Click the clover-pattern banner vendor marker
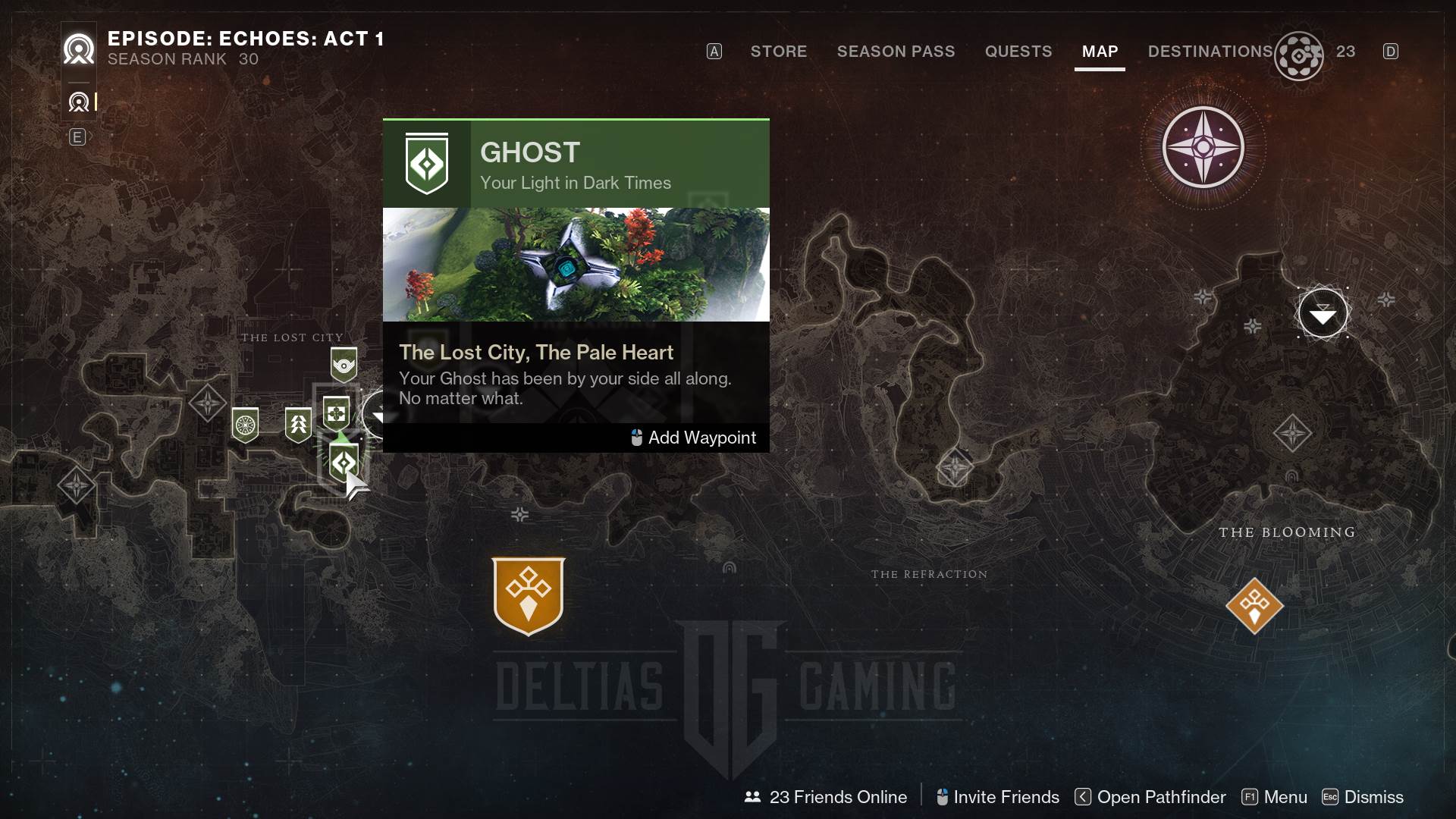 click(336, 414)
